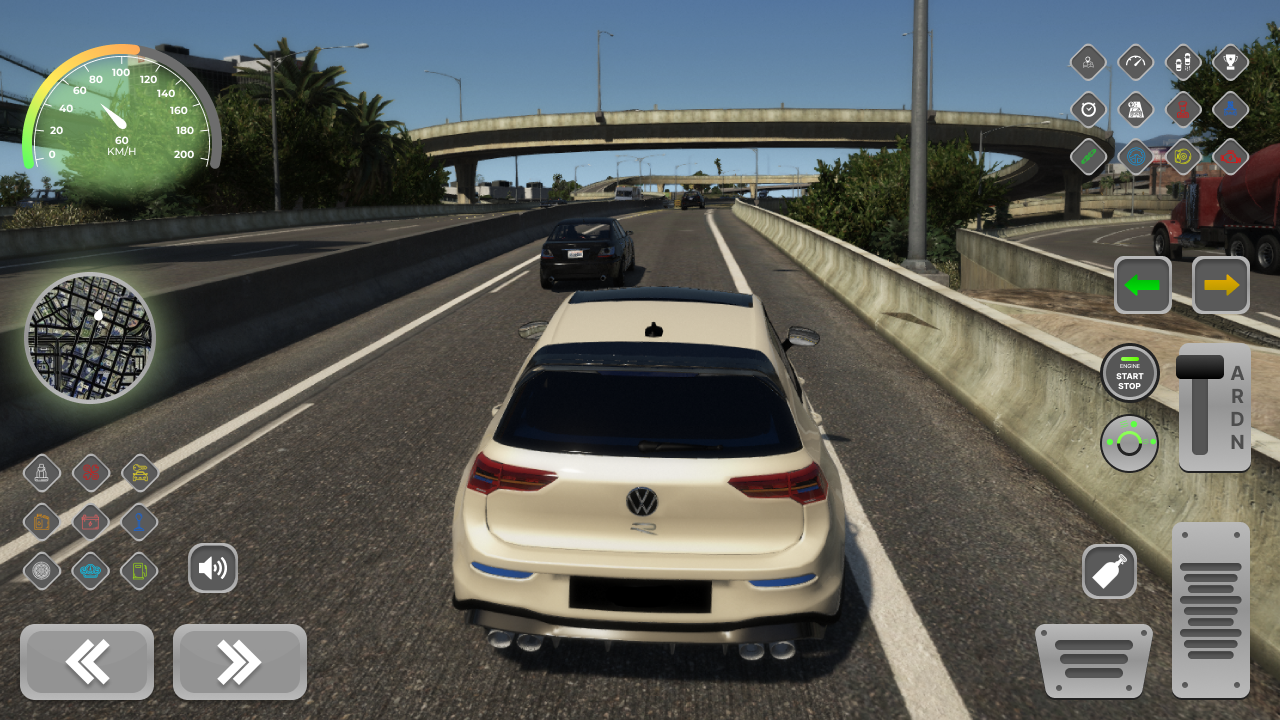Adjust the headlight dial control
Image resolution: width=1280 pixels, height=720 pixels.
point(1129,442)
